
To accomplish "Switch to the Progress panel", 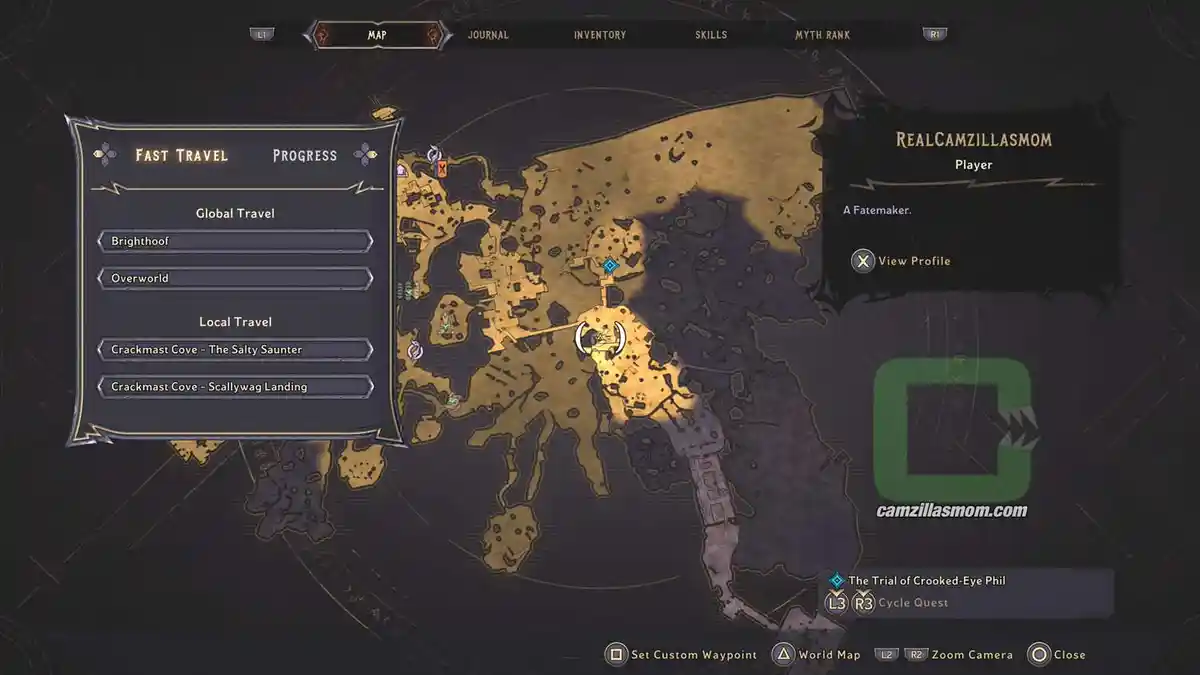I will [x=305, y=156].
